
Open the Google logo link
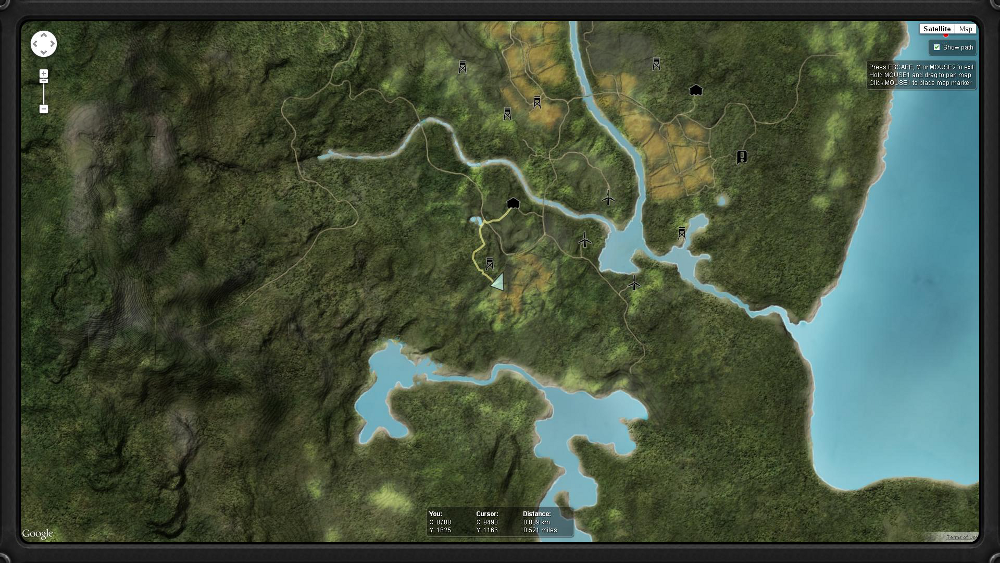38,534
